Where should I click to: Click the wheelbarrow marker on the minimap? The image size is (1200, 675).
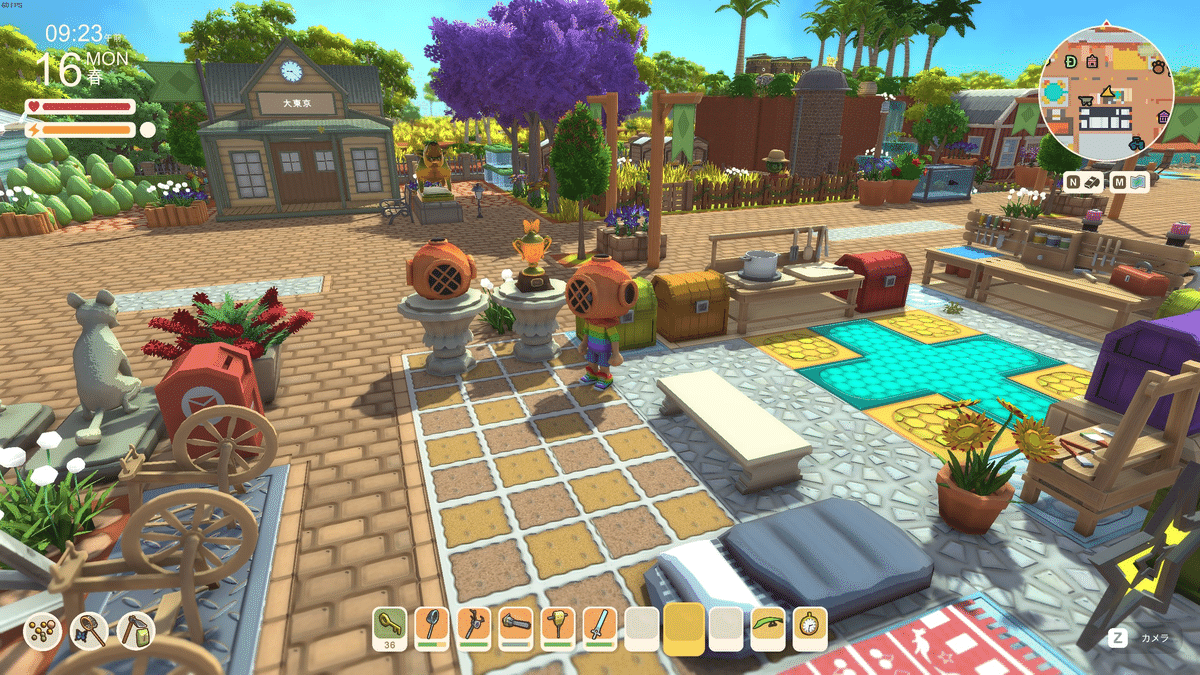tap(1084, 101)
